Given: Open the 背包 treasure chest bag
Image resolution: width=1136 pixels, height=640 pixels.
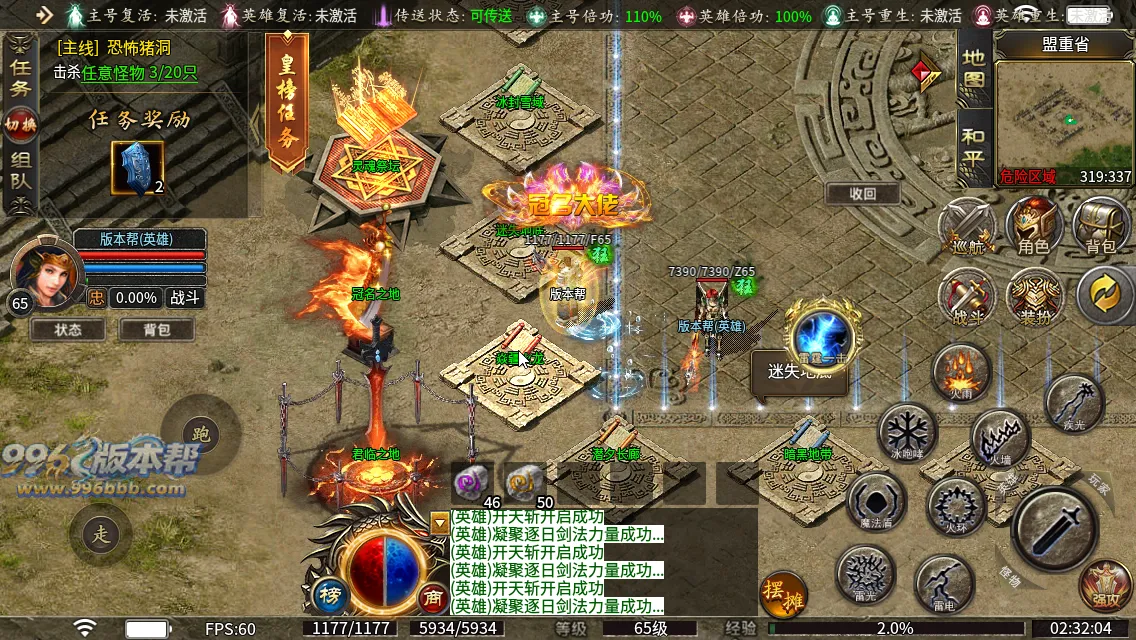Looking at the screenshot, I should [1100, 227].
